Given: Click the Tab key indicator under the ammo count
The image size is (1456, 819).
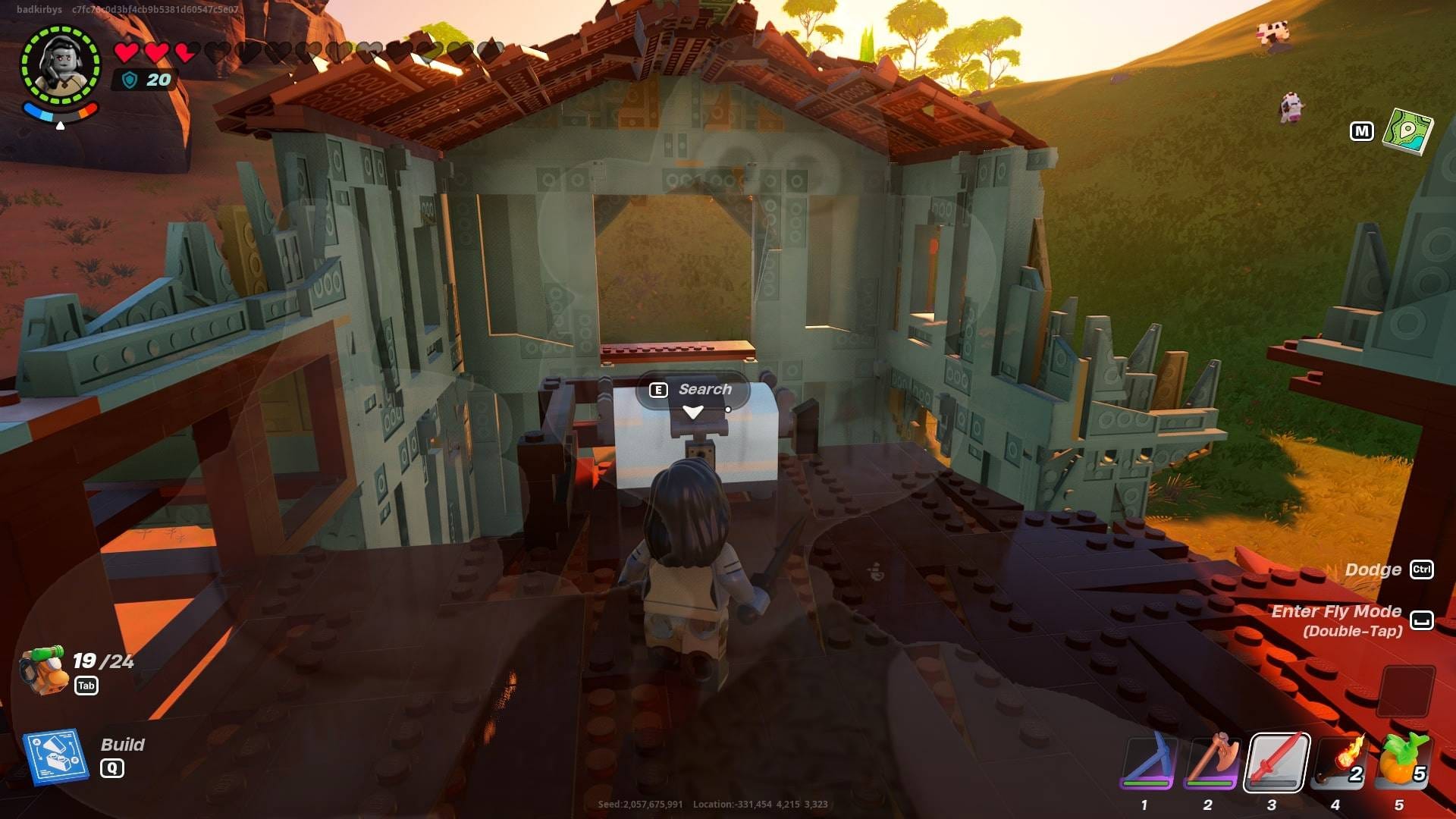Looking at the screenshot, I should [x=86, y=686].
